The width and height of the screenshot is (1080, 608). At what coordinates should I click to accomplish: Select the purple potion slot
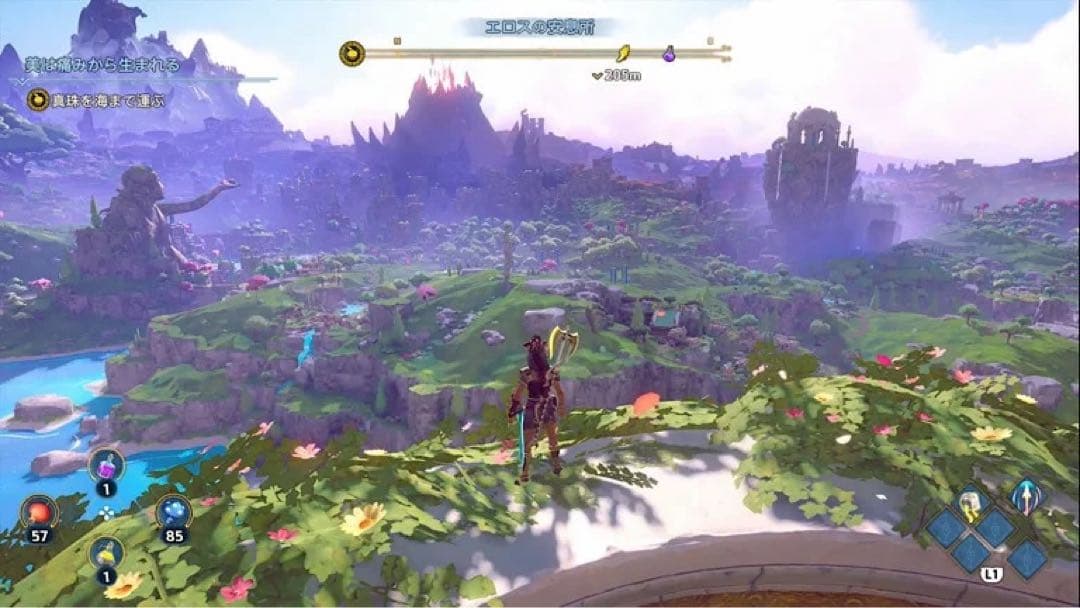105,465
